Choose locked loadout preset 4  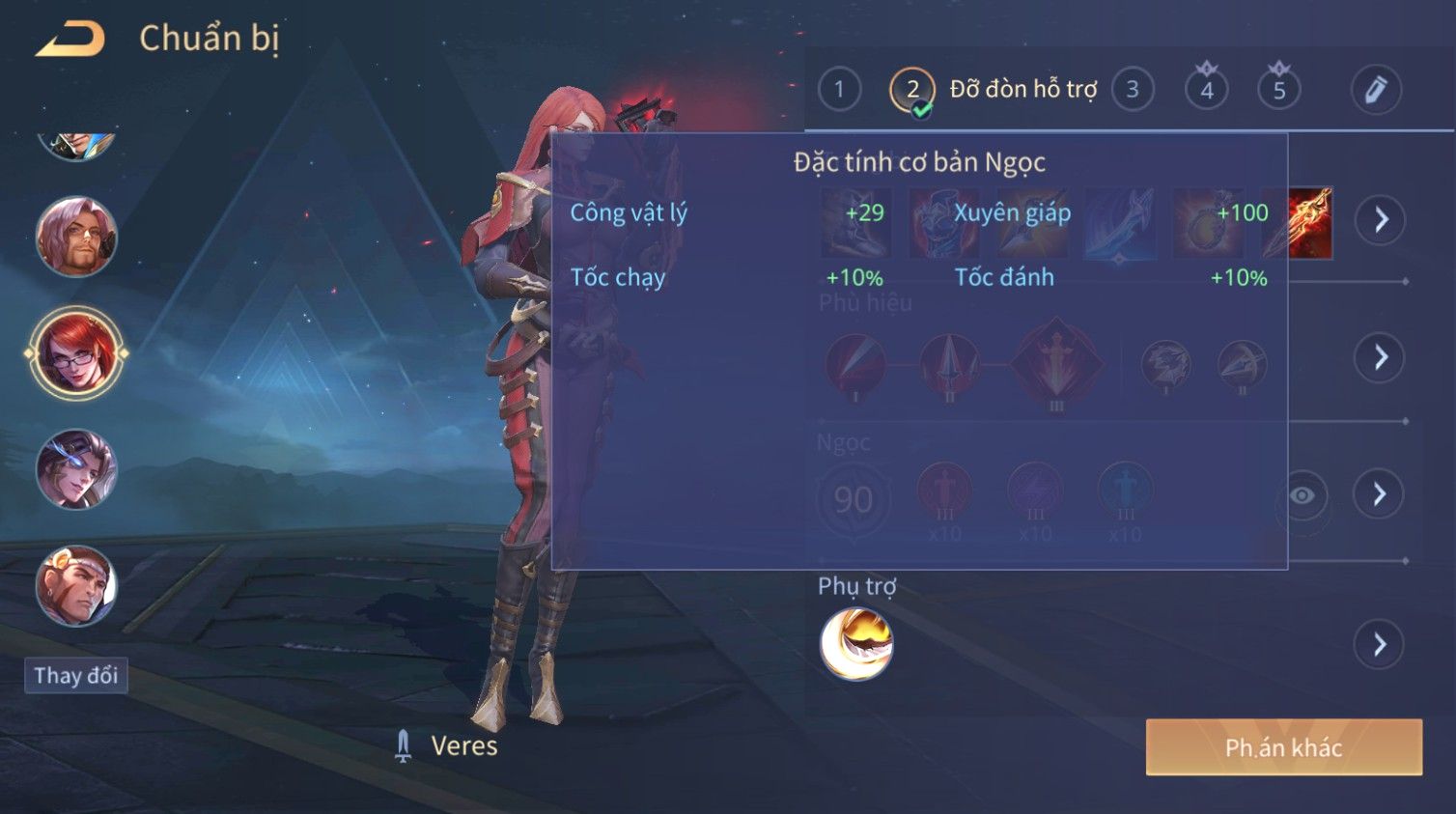tap(1206, 90)
